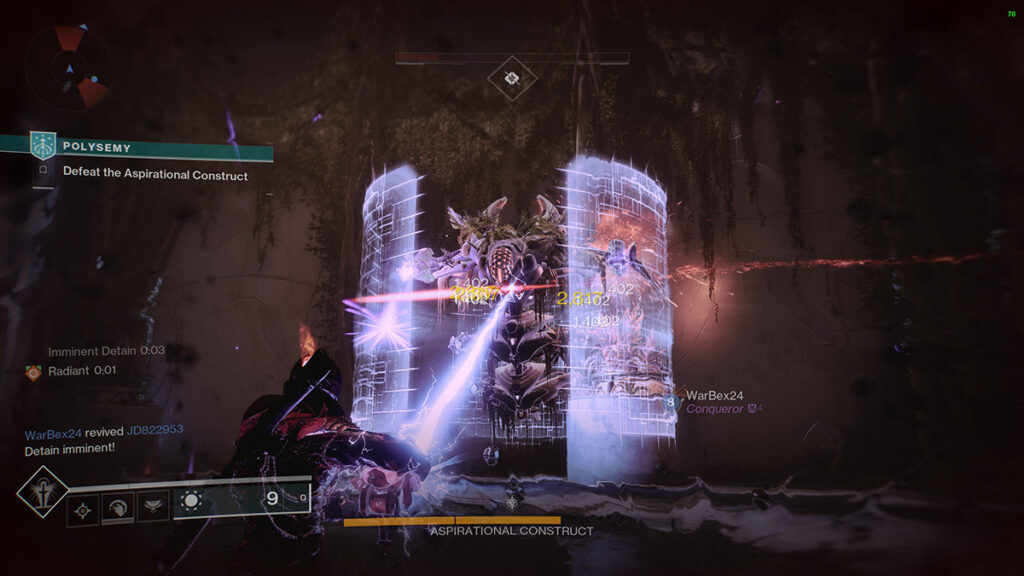Trigger the melee ability icon
Viewport: 1024px width, 576px height.
[x=117, y=508]
